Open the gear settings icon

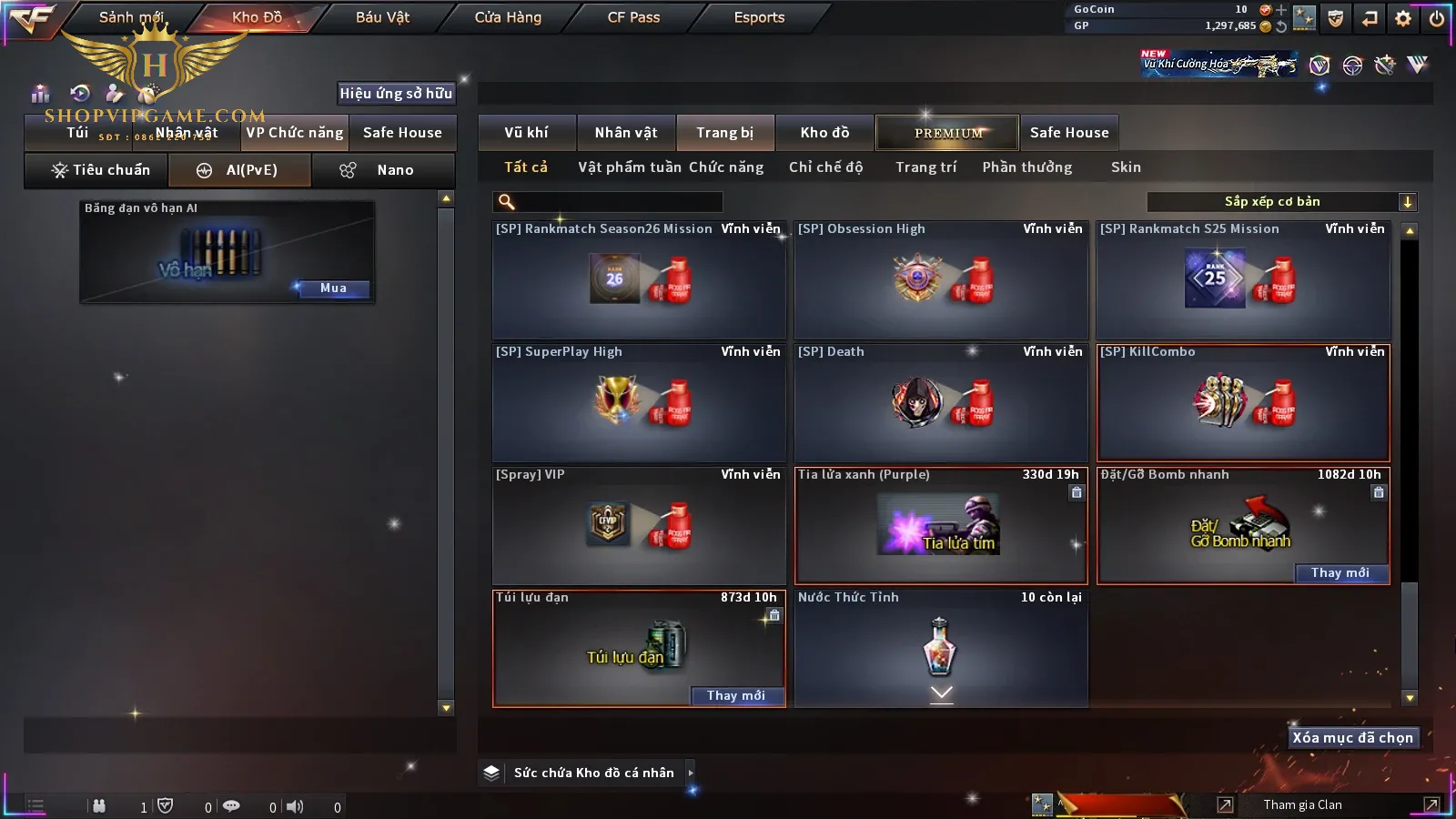tap(1403, 18)
